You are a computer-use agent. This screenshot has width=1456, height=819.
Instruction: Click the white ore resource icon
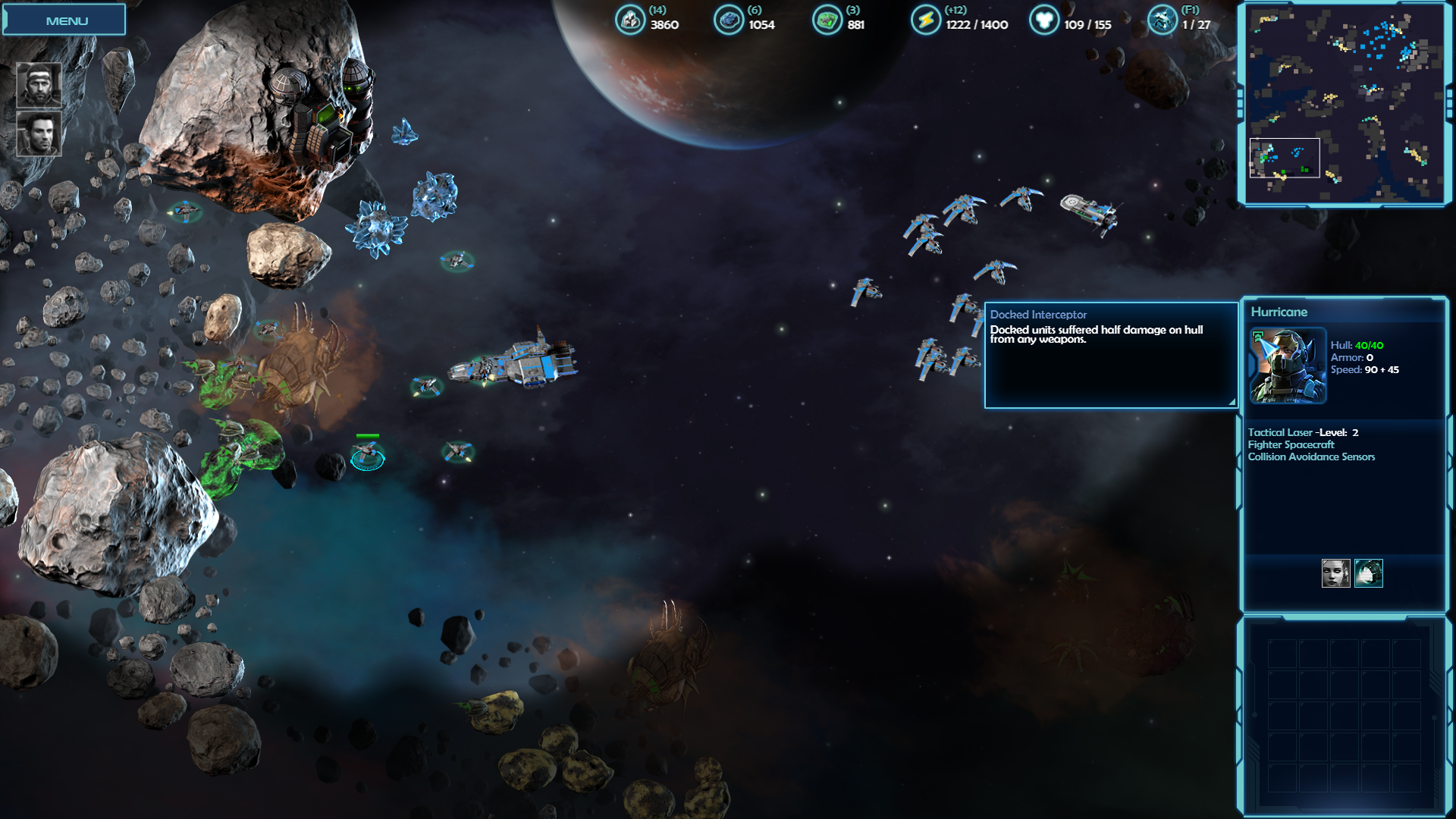(x=629, y=20)
